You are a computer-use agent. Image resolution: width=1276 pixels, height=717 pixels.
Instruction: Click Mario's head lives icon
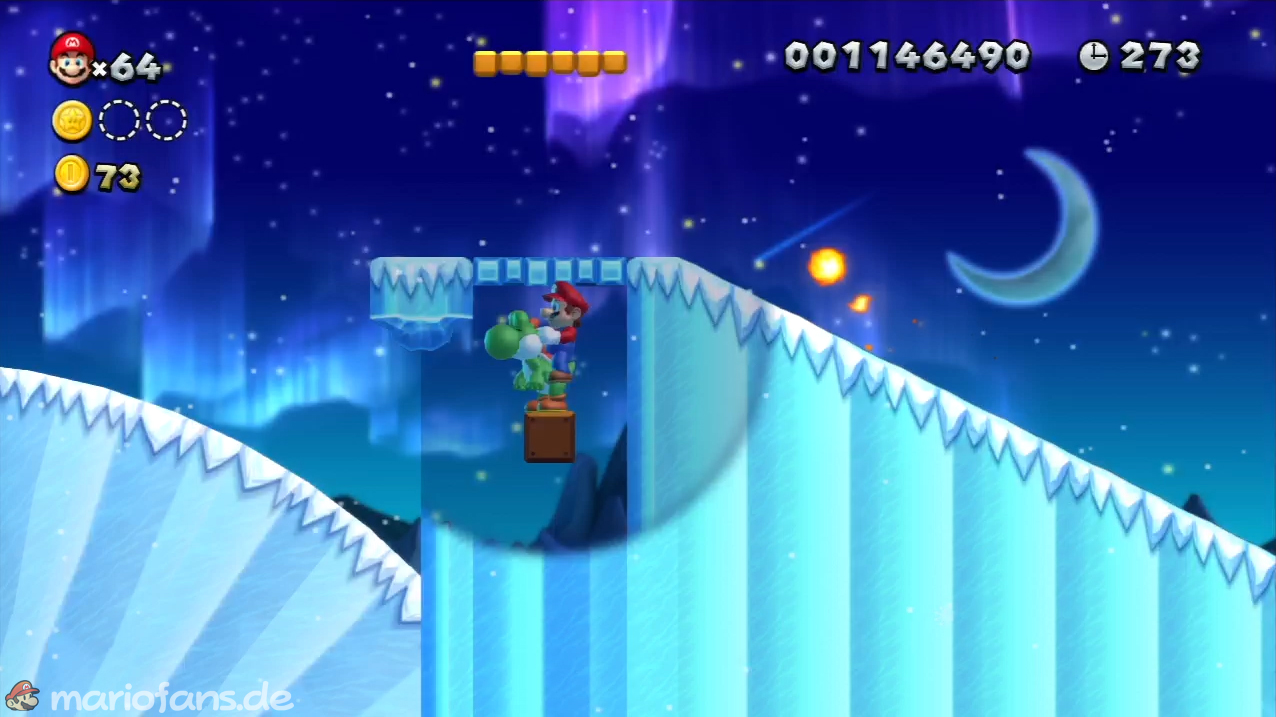(71, 58)
